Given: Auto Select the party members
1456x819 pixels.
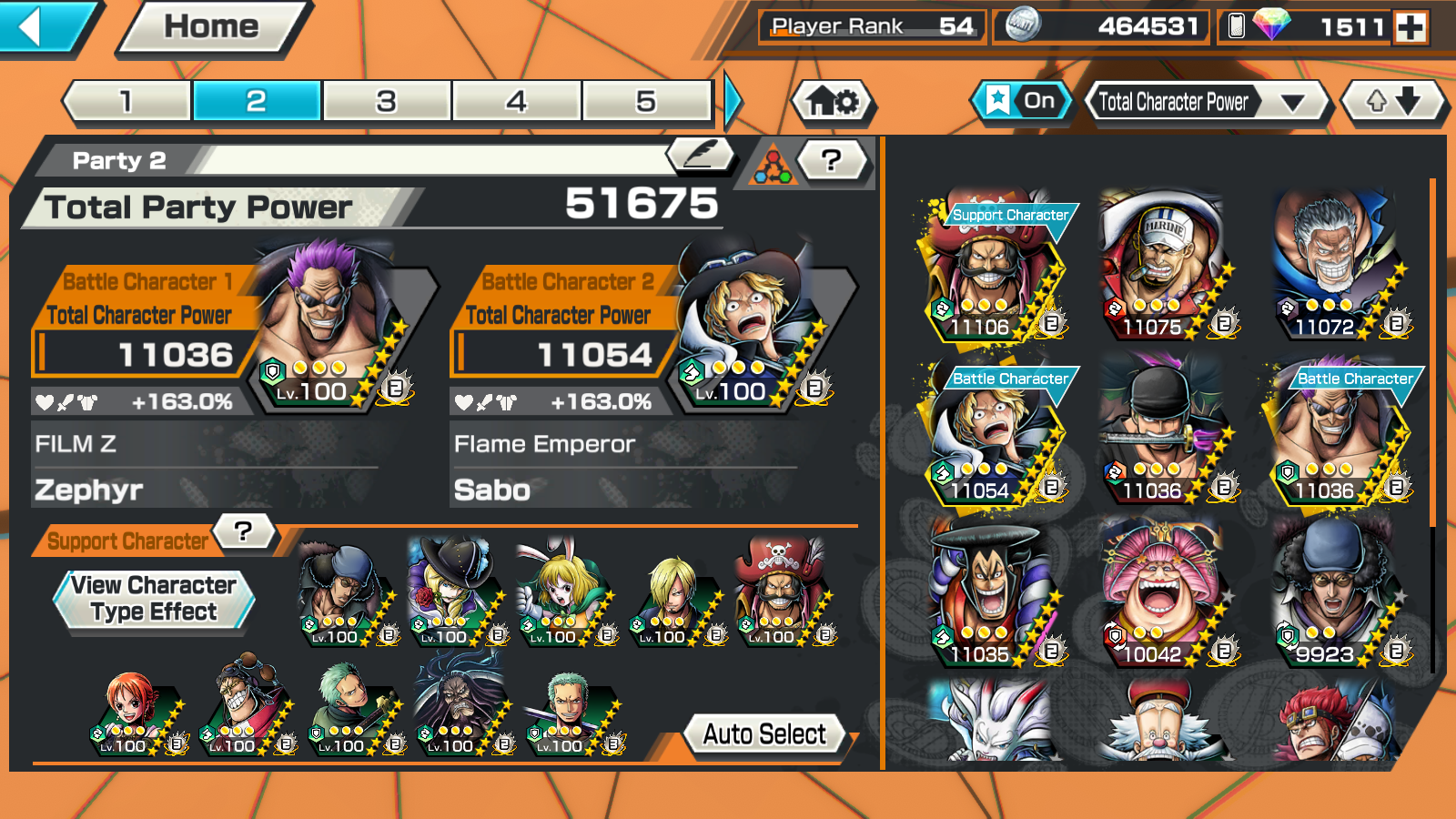Looking at the screenshot, I should (764, 734).
